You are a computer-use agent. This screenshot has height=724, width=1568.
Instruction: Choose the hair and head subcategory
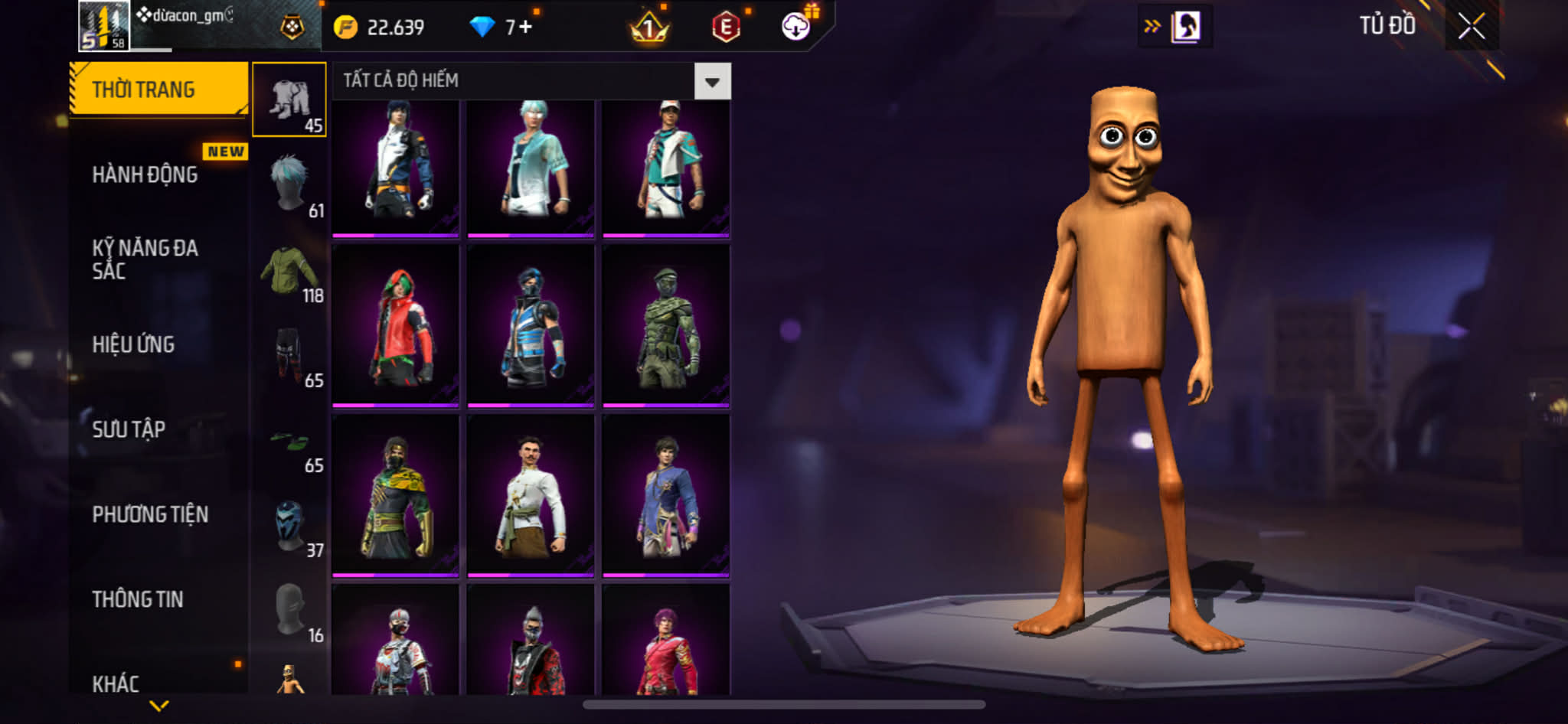pyautogui.click(x=291, y=184)
